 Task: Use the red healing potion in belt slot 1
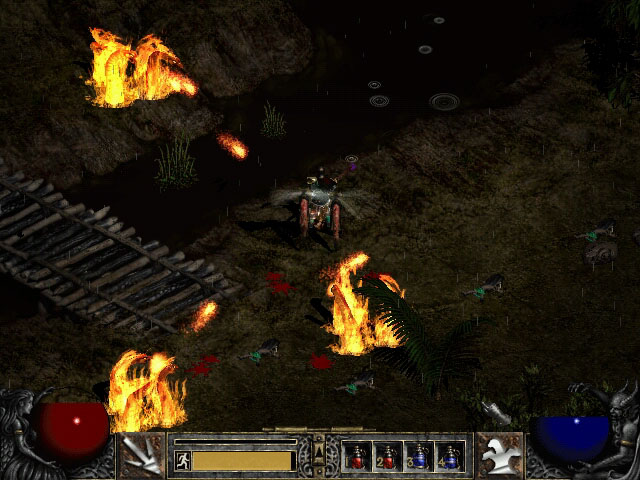(358, 457)
